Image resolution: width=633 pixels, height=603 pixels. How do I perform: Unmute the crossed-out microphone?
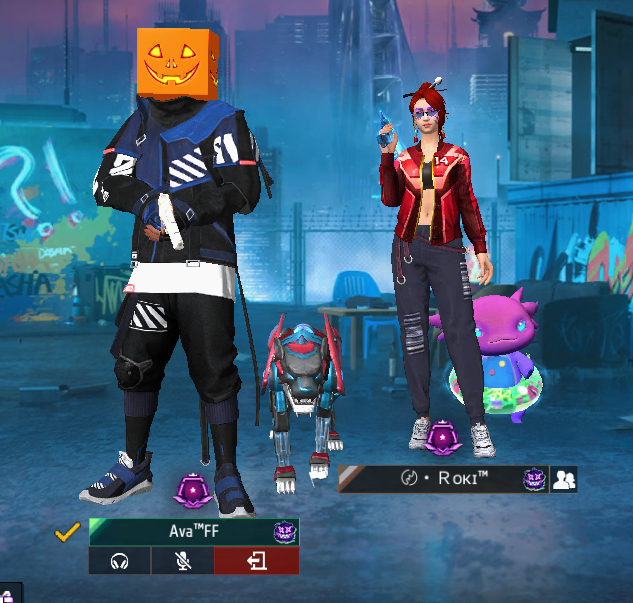(x=182, y=561)
